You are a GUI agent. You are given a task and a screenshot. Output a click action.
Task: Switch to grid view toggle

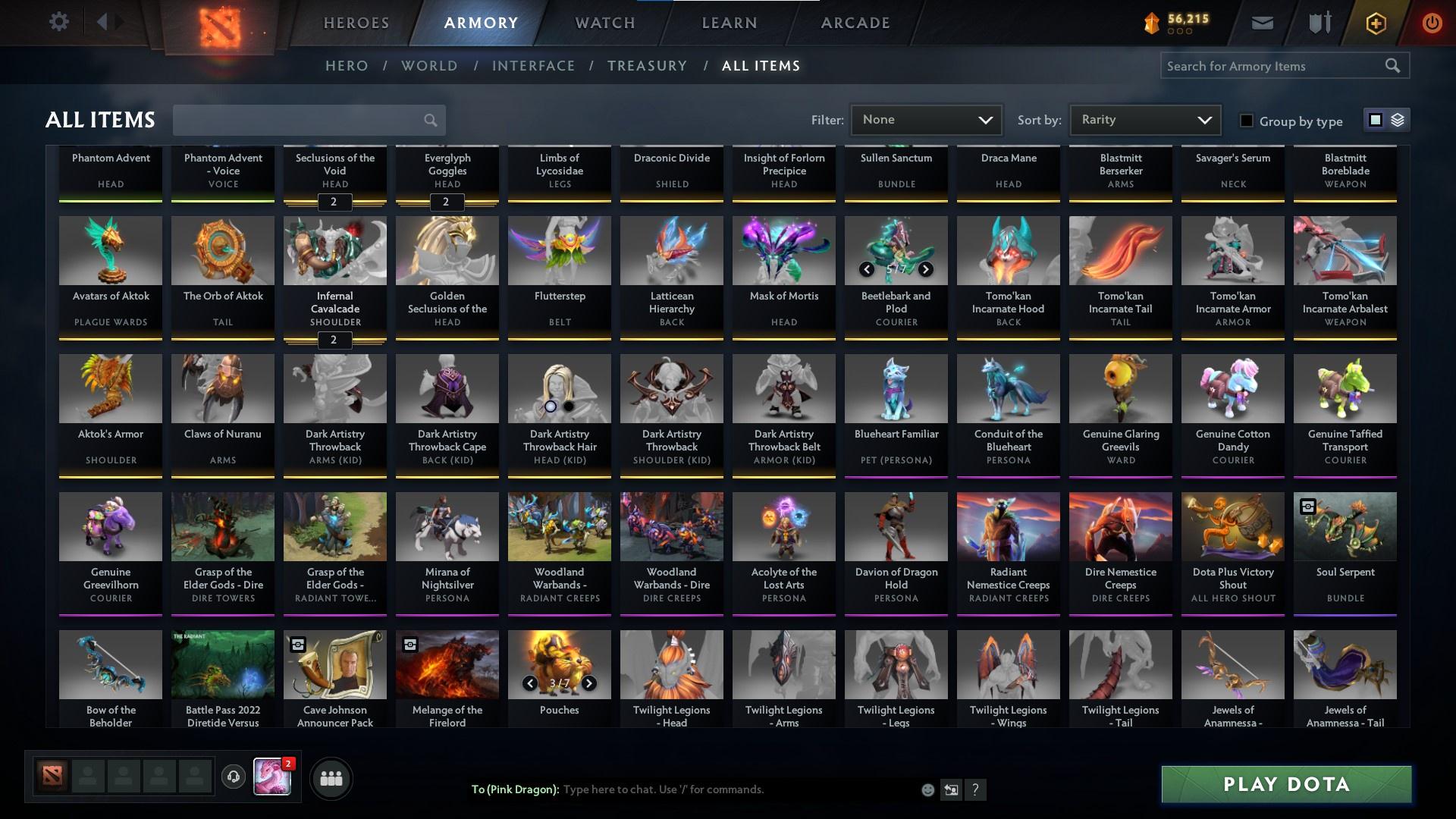1375,120
